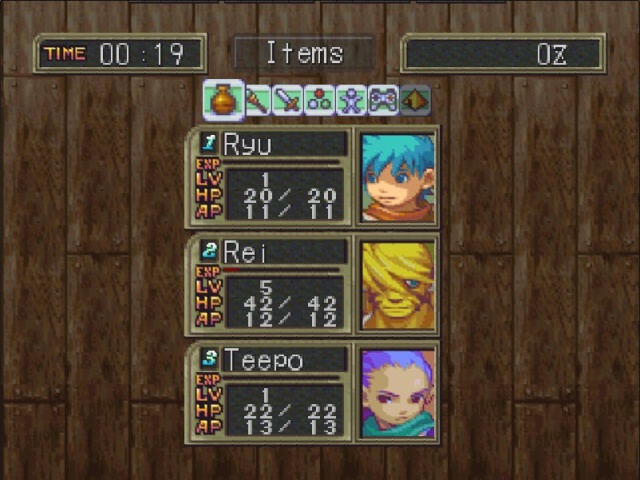Click Rei's yellow tiger portrait

(397, 285)
